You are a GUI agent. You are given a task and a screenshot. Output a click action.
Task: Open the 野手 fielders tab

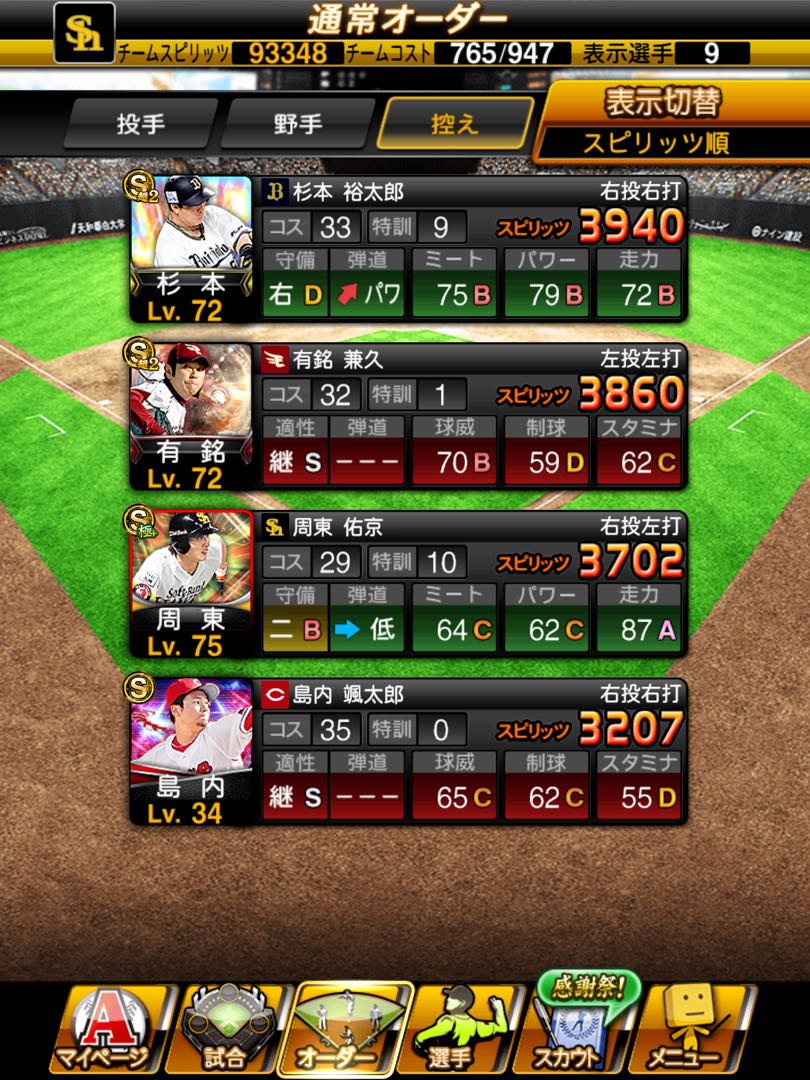click(297, 125)
